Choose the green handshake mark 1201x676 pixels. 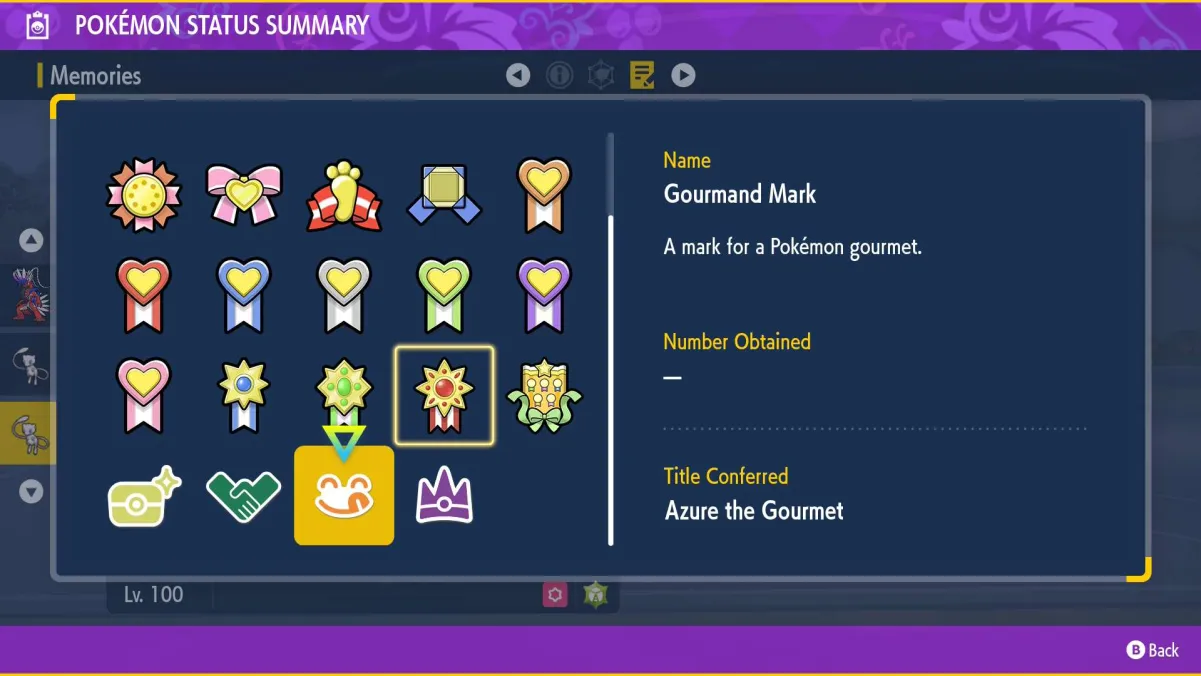(244, 497)
